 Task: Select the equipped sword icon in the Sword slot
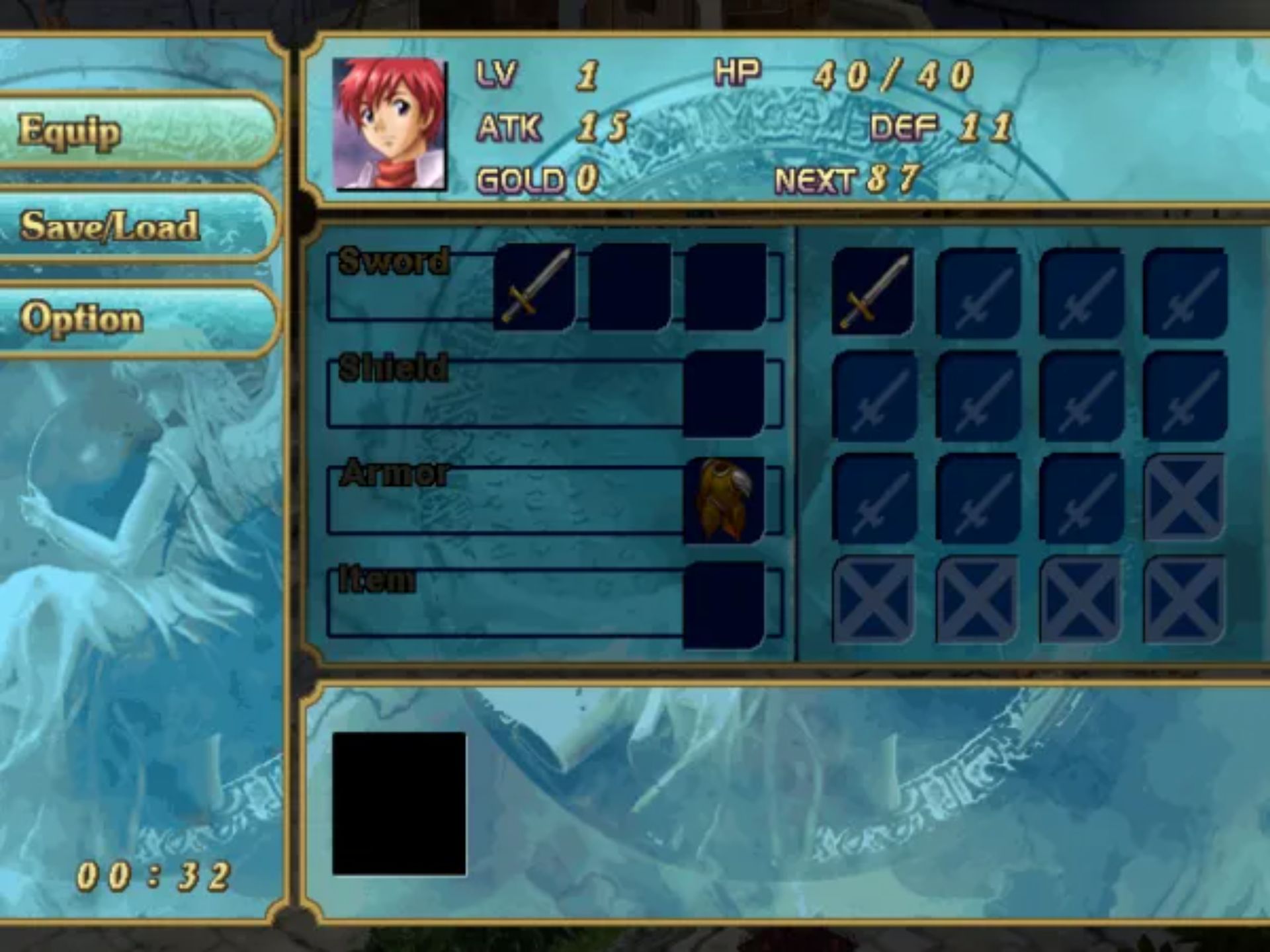[534, 288]
